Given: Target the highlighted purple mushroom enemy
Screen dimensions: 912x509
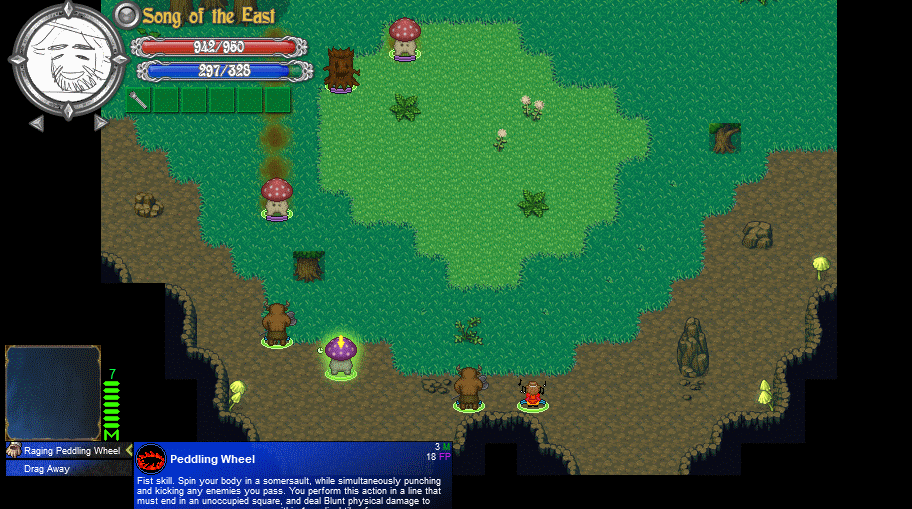Looking at the screenshot, I should point(340,355).
